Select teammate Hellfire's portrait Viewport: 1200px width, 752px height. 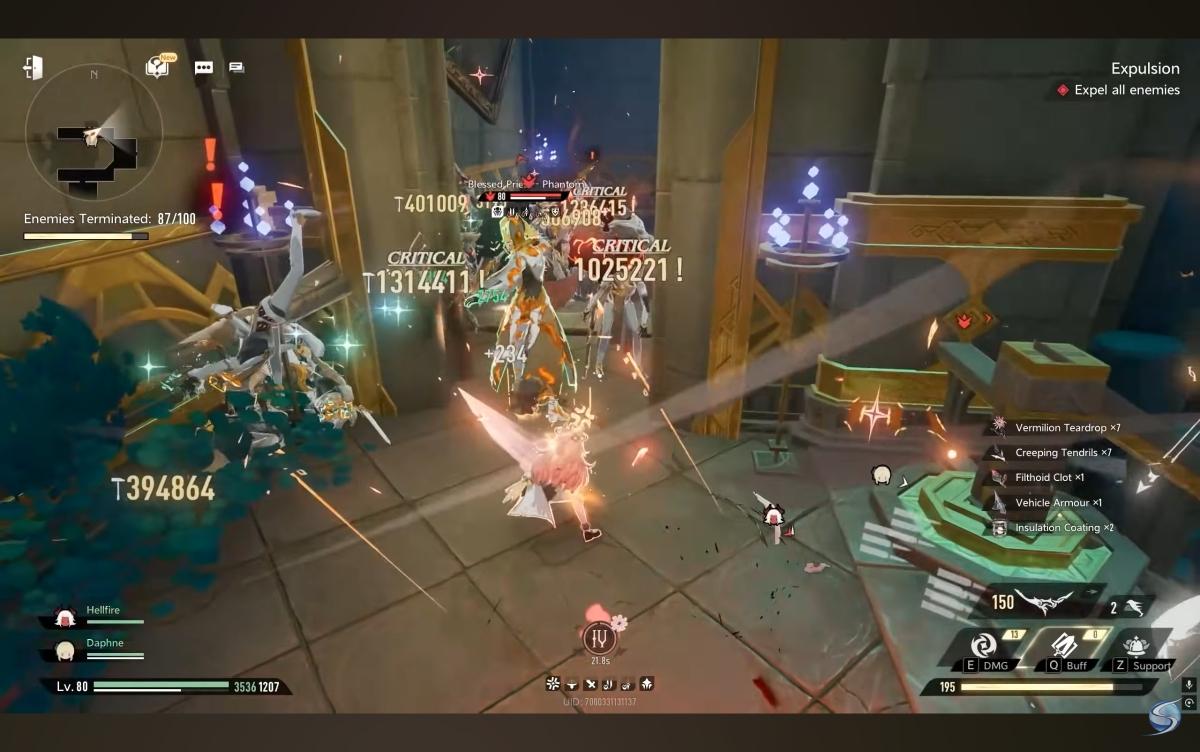click(x=66, y=616)
